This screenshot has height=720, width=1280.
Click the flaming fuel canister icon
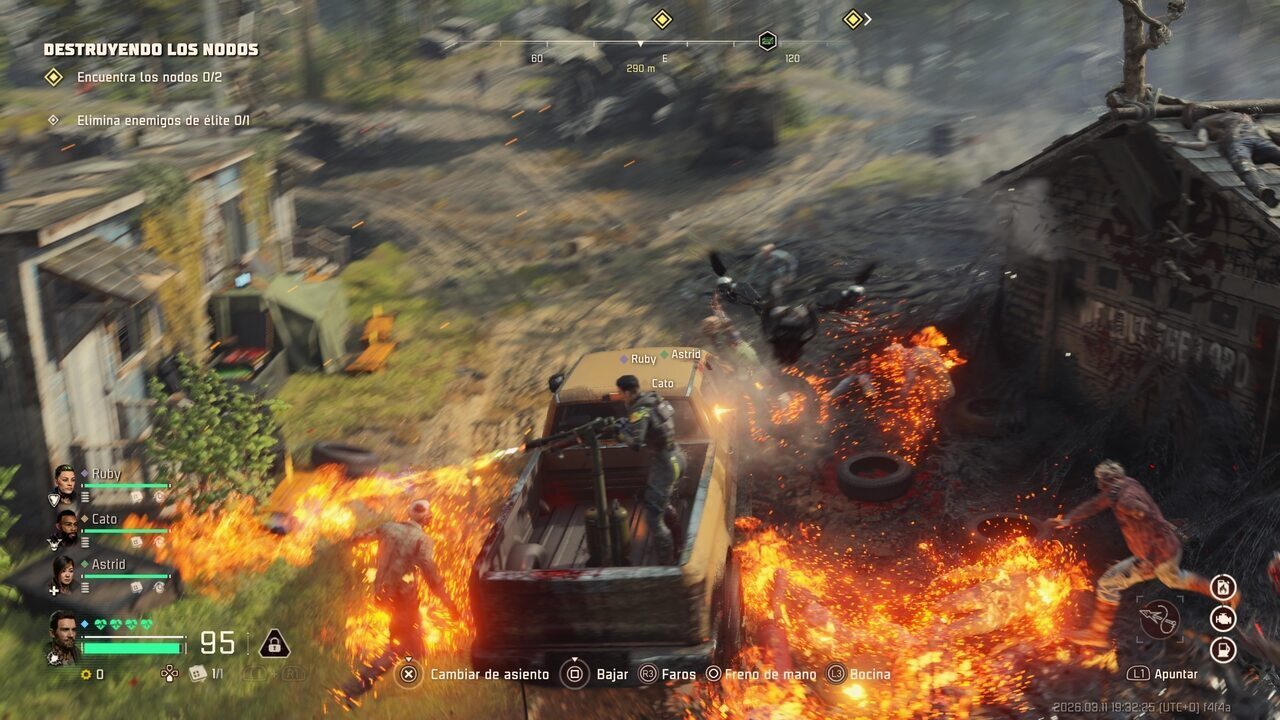pos(1223,588)
